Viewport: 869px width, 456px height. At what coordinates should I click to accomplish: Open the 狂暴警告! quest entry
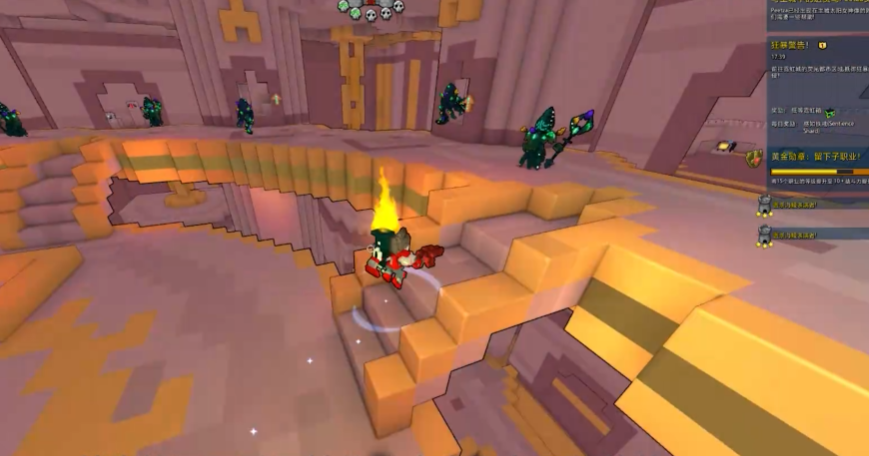pos(790,45)
